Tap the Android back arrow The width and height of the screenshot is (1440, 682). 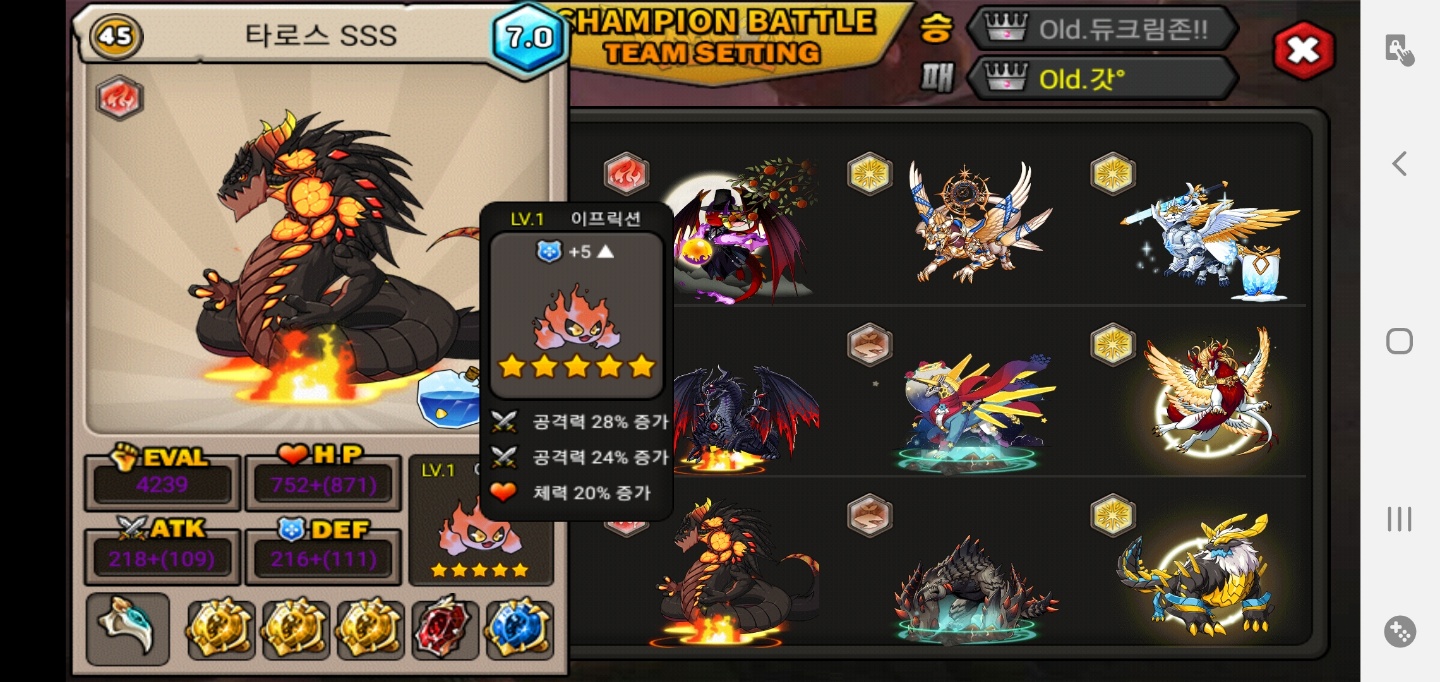coord(1399,164)
